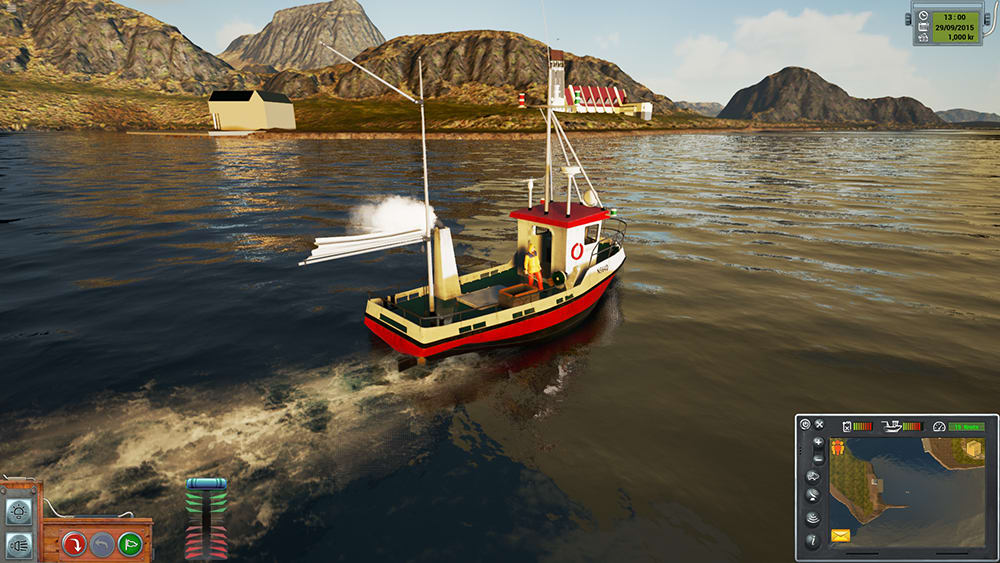Click the red curved-arrow button
The height and width of the screenshot is (563, 1000).
(x=73, y=544)
